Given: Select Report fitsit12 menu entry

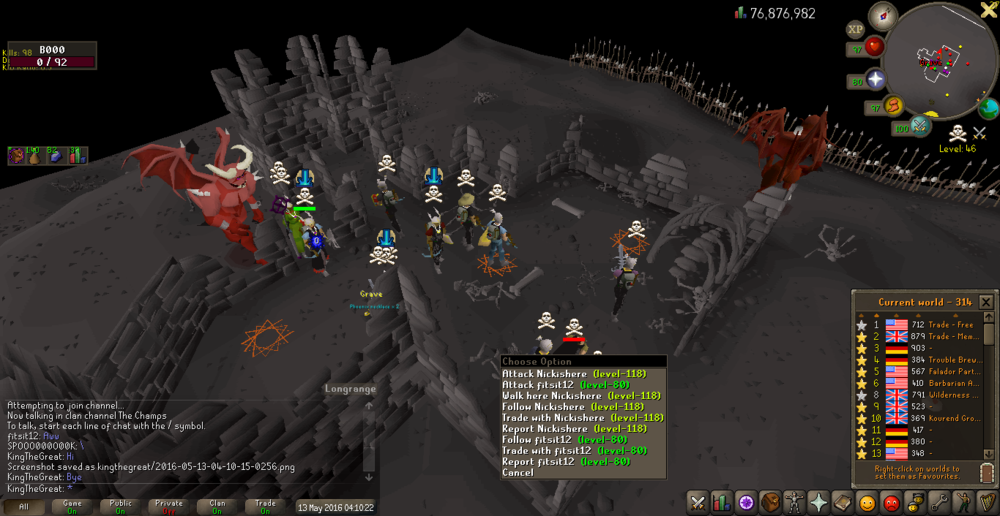Looking at the screenshot, I should point(567,461).
